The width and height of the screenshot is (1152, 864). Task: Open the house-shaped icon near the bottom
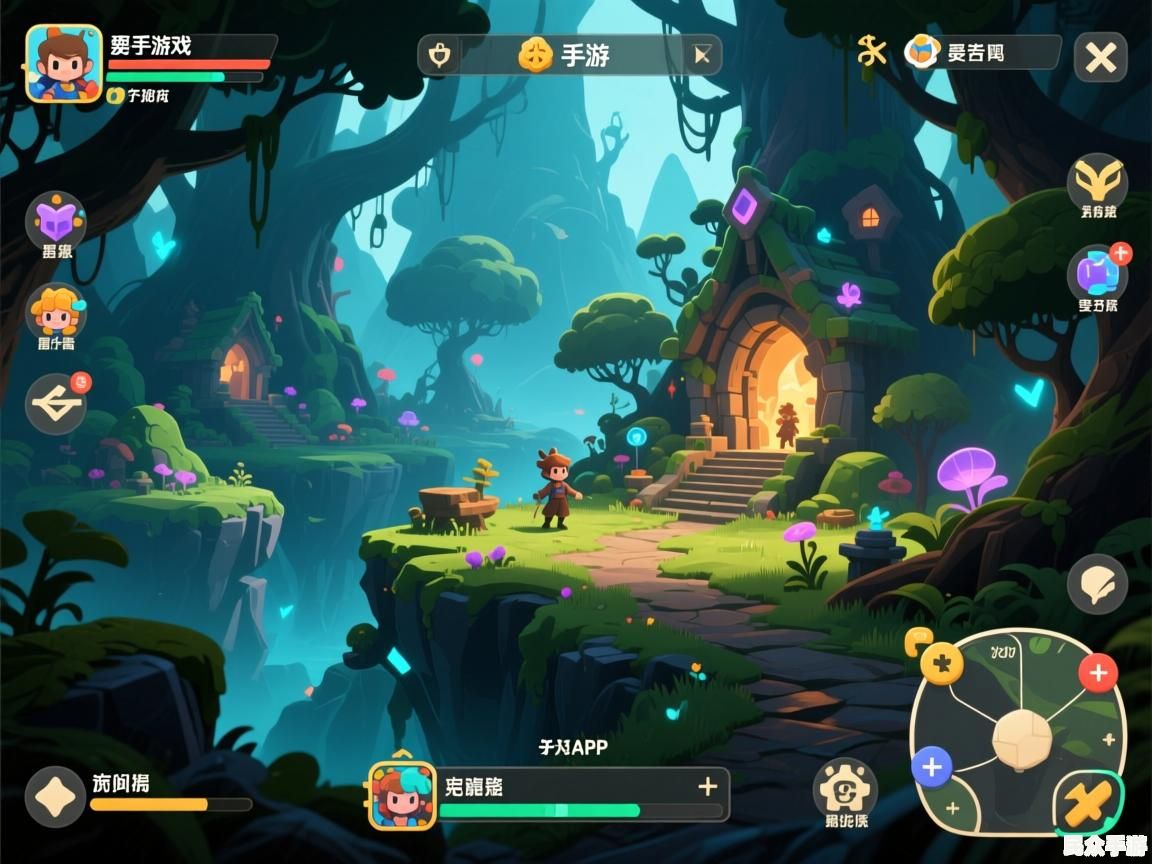pyautogui.click(x=845, y=789)
